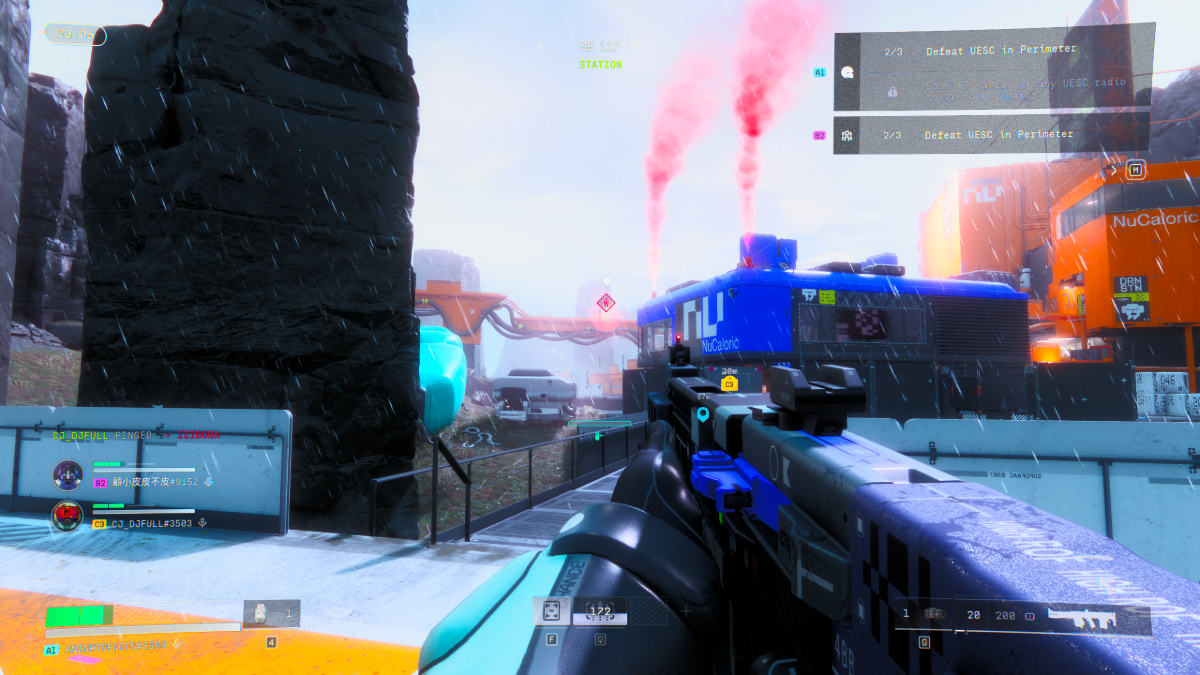Click squadmate CJ_DJFULL#3503's portrait
1200x675 pixels.
click(x=67, y=516)
